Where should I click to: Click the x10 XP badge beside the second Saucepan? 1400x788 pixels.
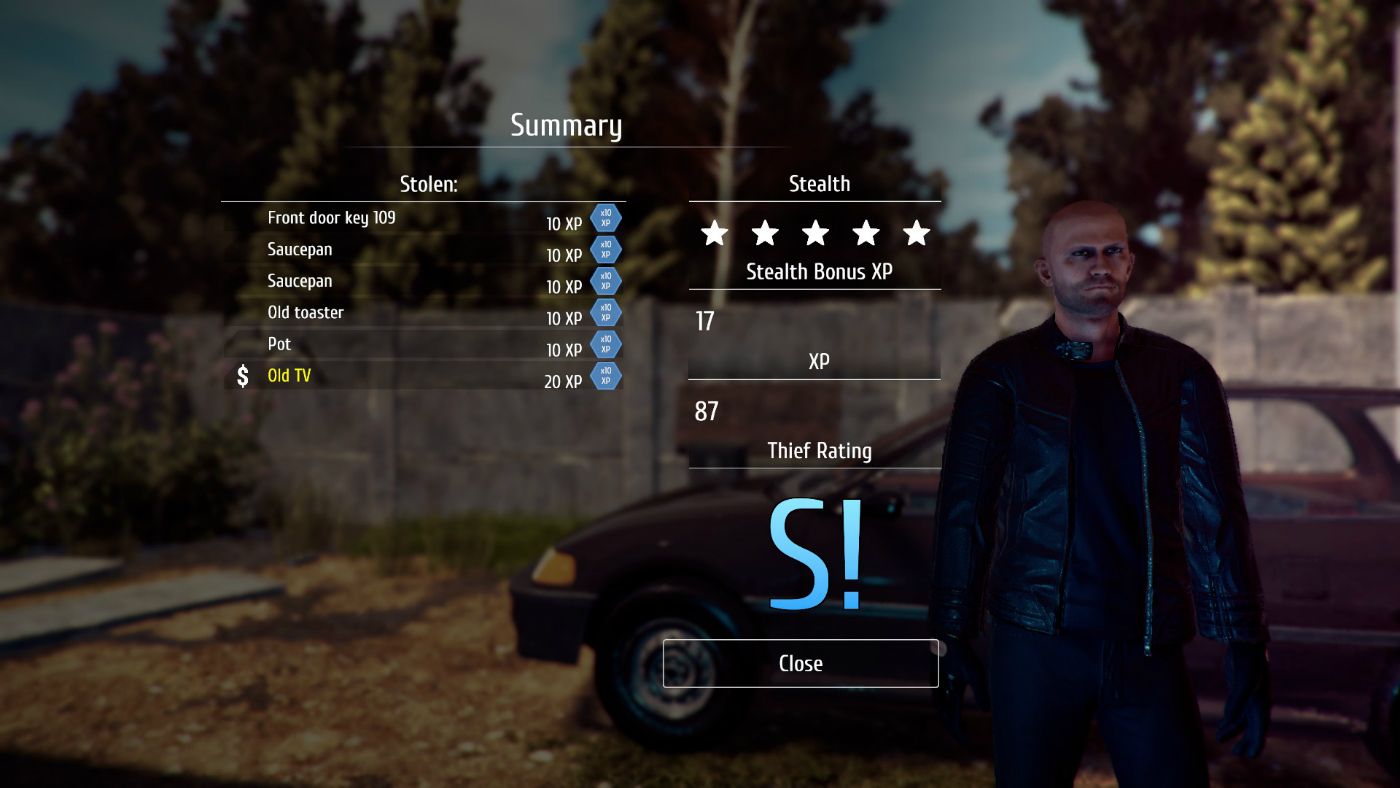tap(605, 281)
